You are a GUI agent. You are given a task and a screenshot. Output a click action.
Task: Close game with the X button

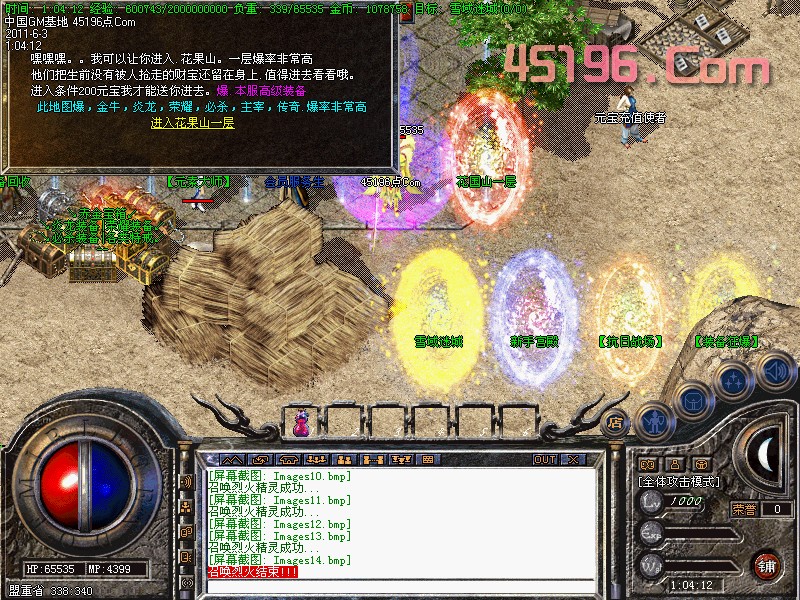coord(573,460)
